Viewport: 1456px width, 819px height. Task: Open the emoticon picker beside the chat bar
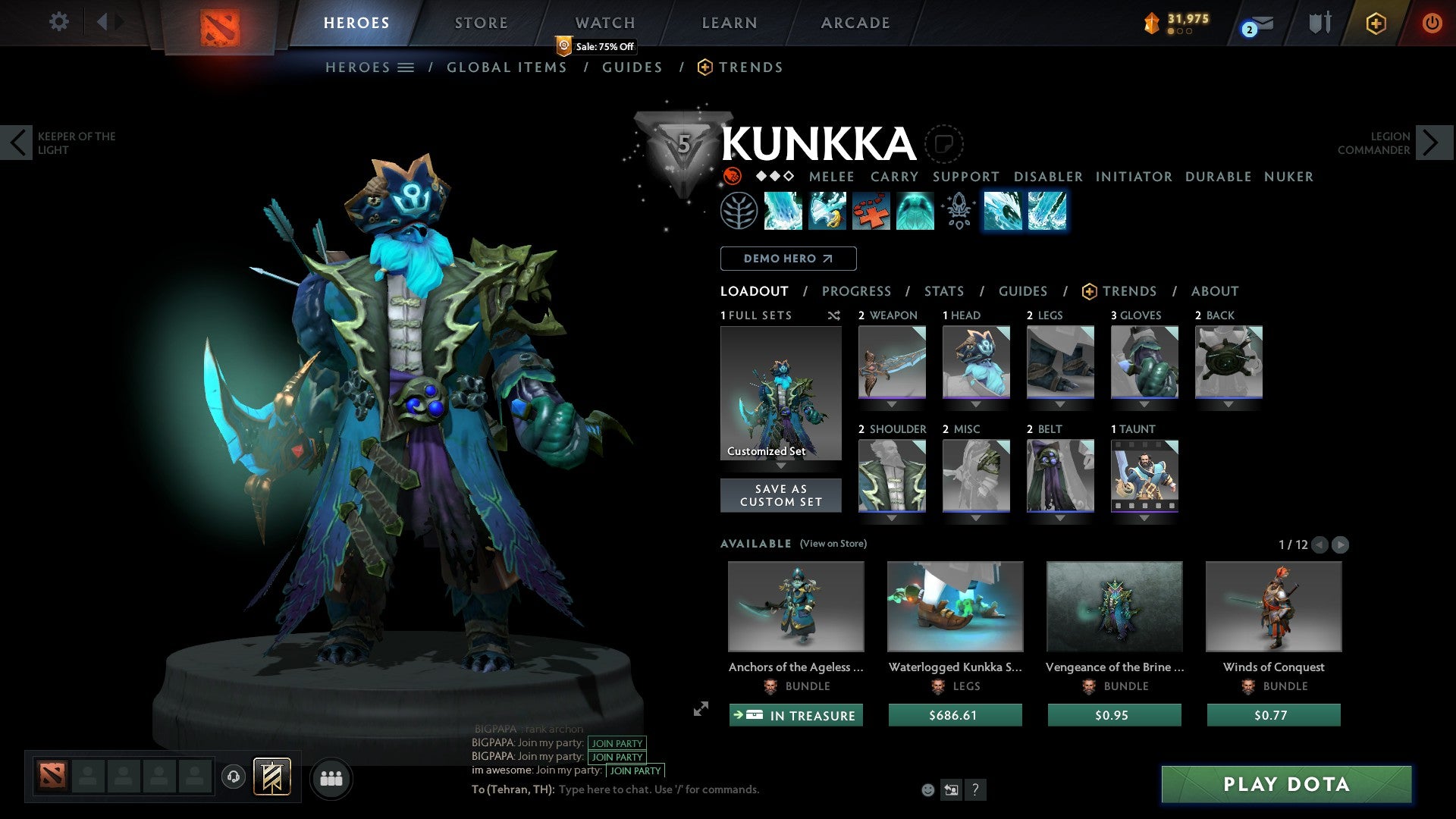(x=927, y=789)
